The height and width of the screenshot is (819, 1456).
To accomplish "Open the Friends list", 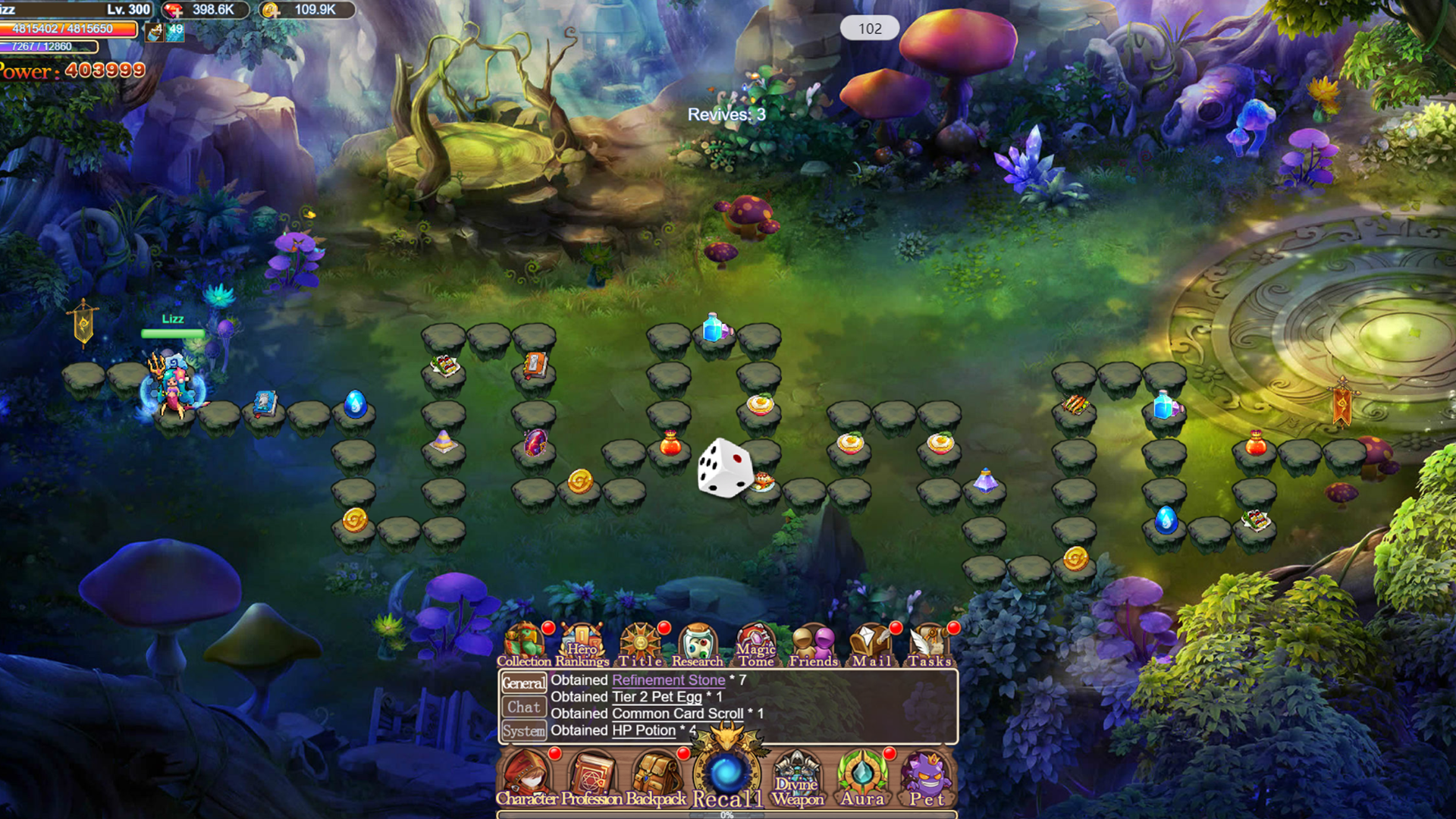I will tap(814, 643).
